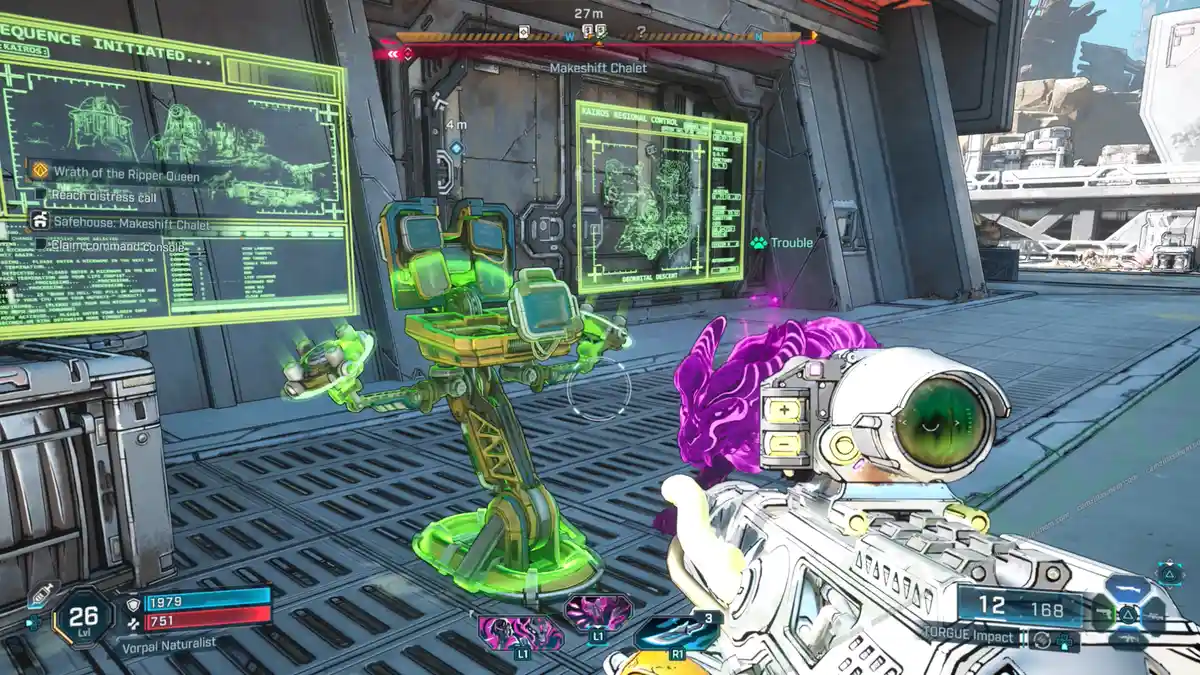Use the blue blade ordnance icon
1200x675 pixels.
[x=674, y=631]
